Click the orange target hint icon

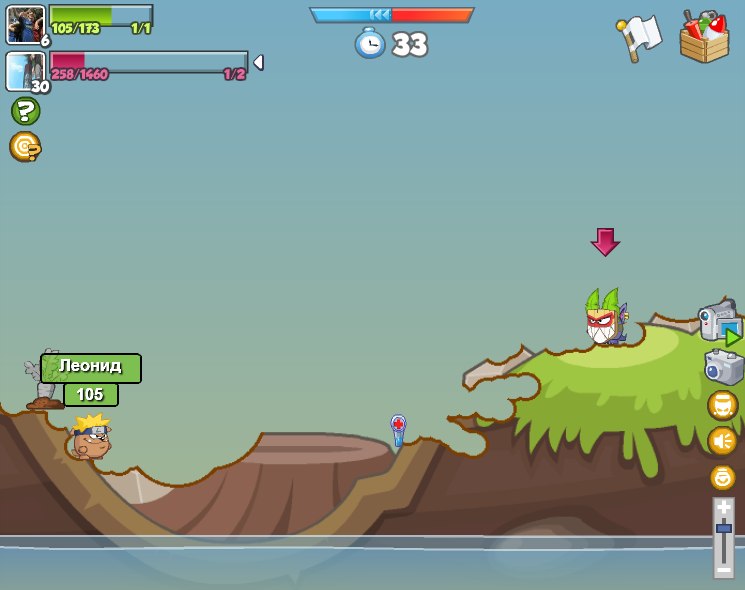pyautogui.click(x=25, y=147)
